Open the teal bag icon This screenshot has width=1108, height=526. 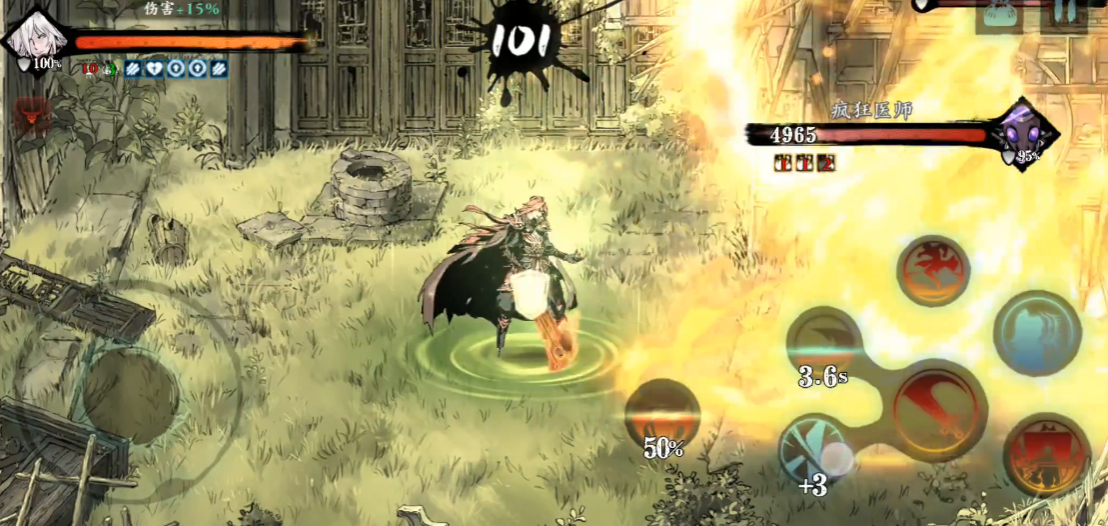click(999, 14)
